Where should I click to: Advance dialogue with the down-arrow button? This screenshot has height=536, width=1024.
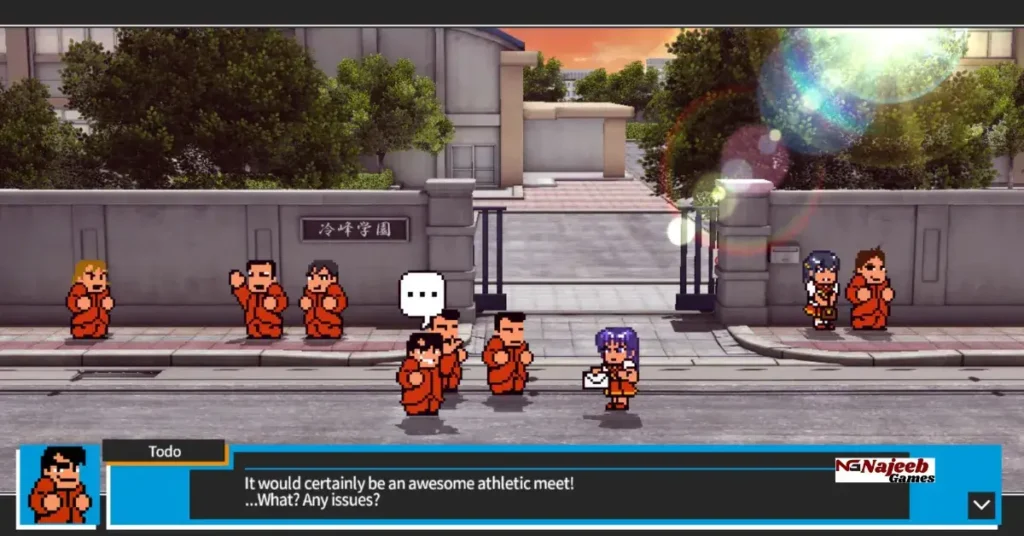tap(981, 505)
